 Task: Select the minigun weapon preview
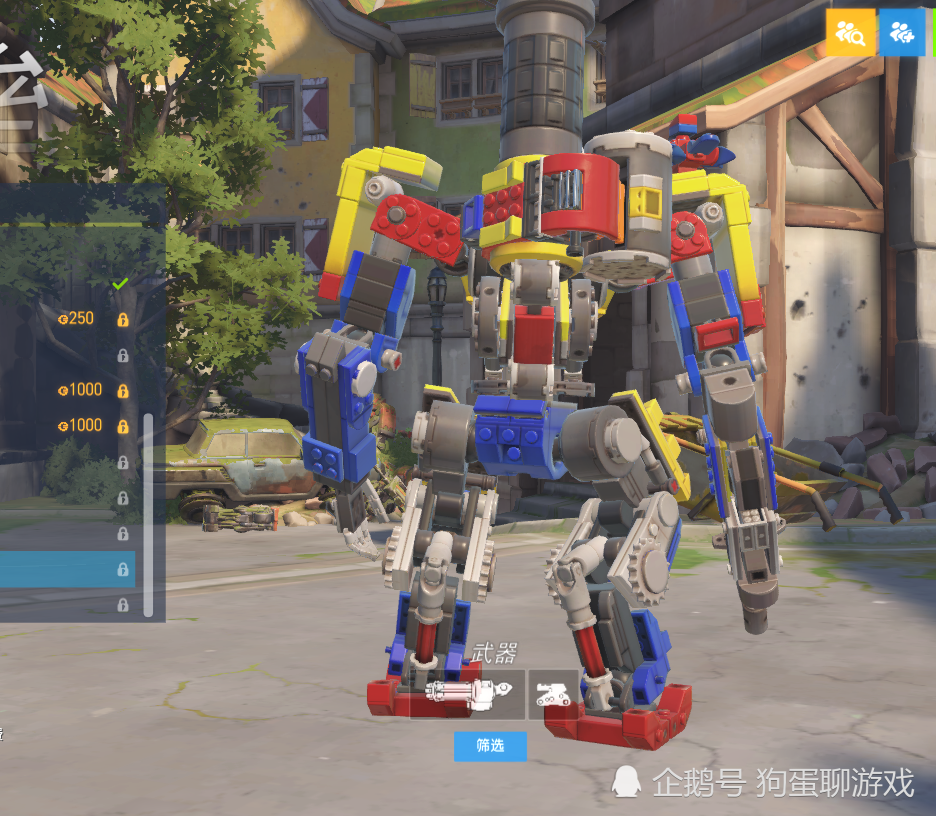point(468,694)
